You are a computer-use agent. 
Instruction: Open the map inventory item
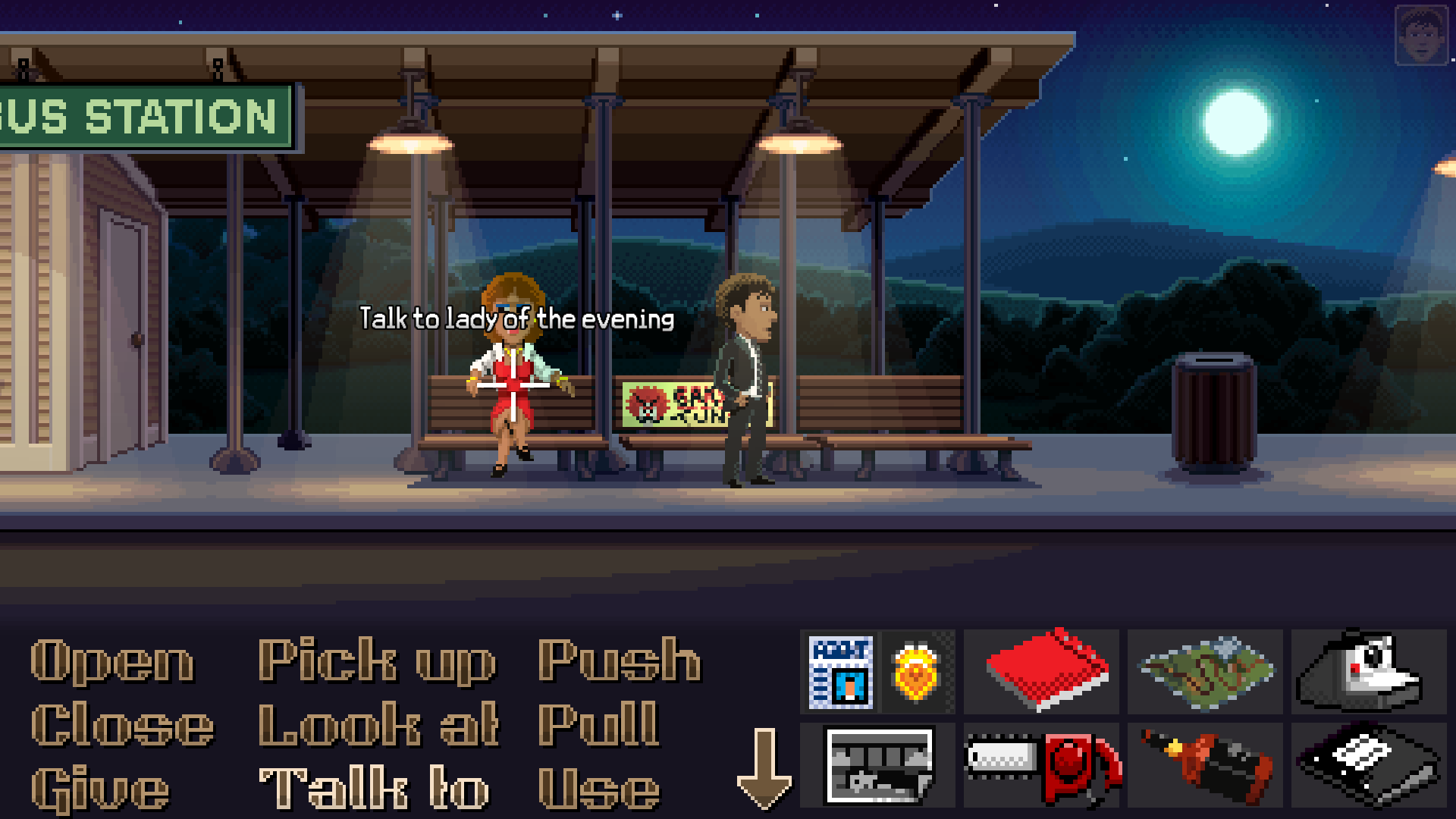(x=1206, y=673)
